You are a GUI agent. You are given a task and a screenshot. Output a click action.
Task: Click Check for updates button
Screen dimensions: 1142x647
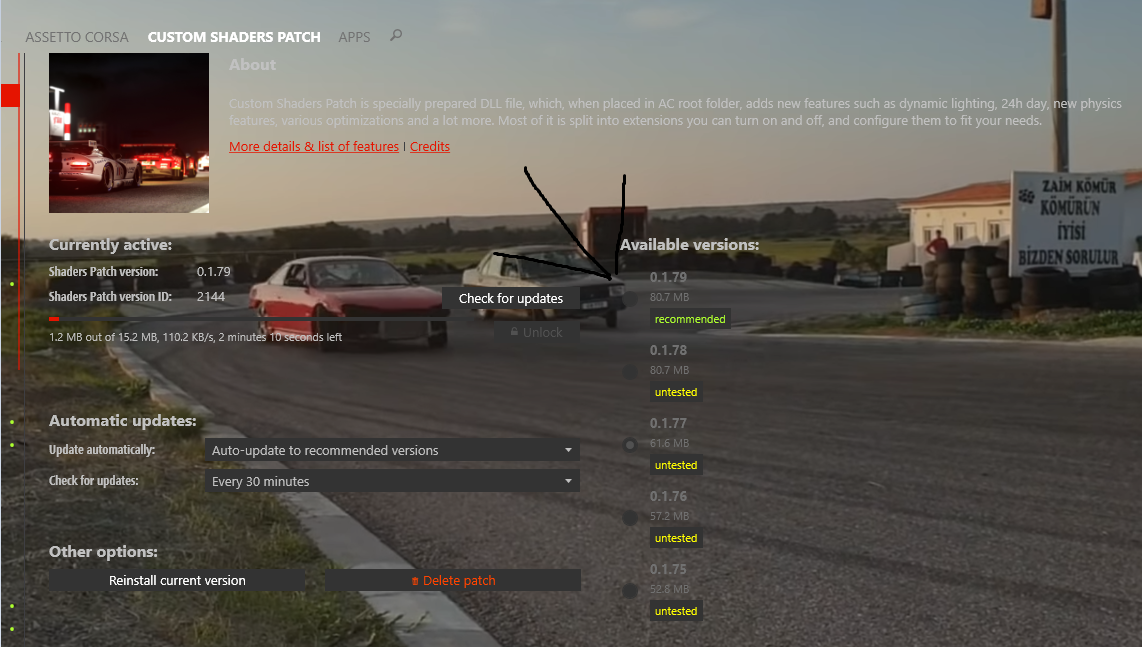[511, 298]
